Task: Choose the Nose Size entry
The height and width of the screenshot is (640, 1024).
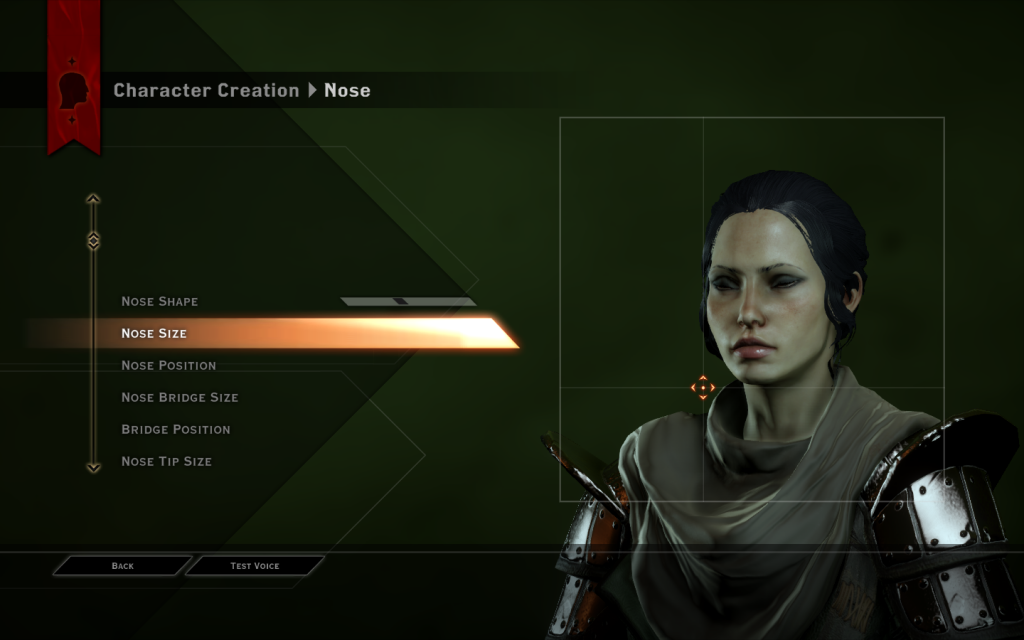Action: pos(154,333)
